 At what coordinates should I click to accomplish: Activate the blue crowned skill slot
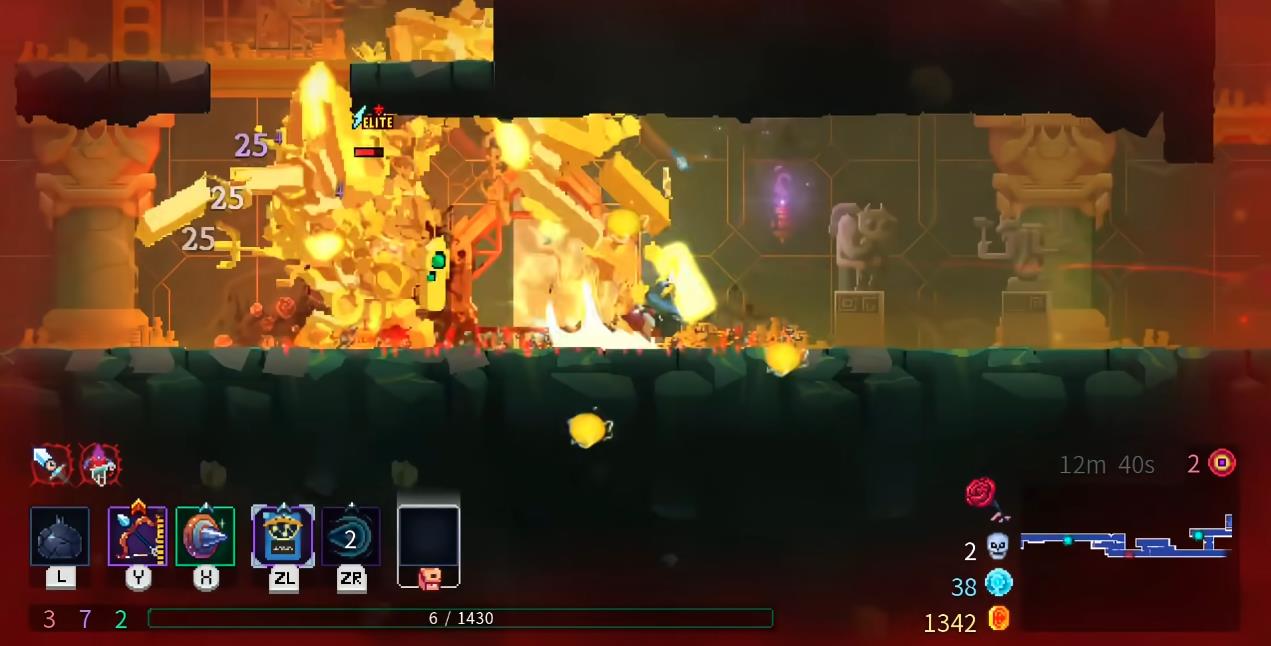[282, 537]
